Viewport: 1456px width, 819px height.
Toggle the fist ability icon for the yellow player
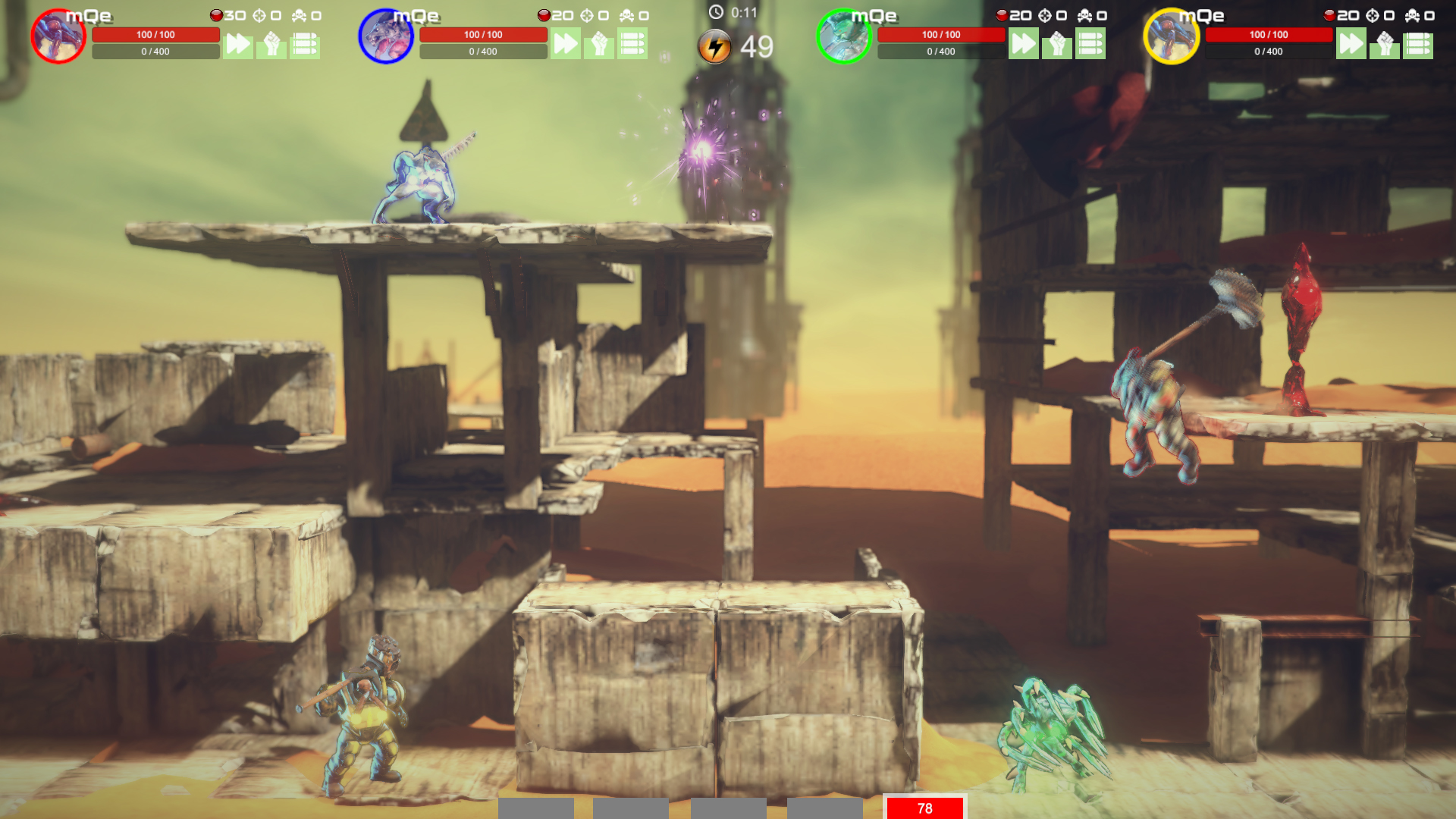1385,44
